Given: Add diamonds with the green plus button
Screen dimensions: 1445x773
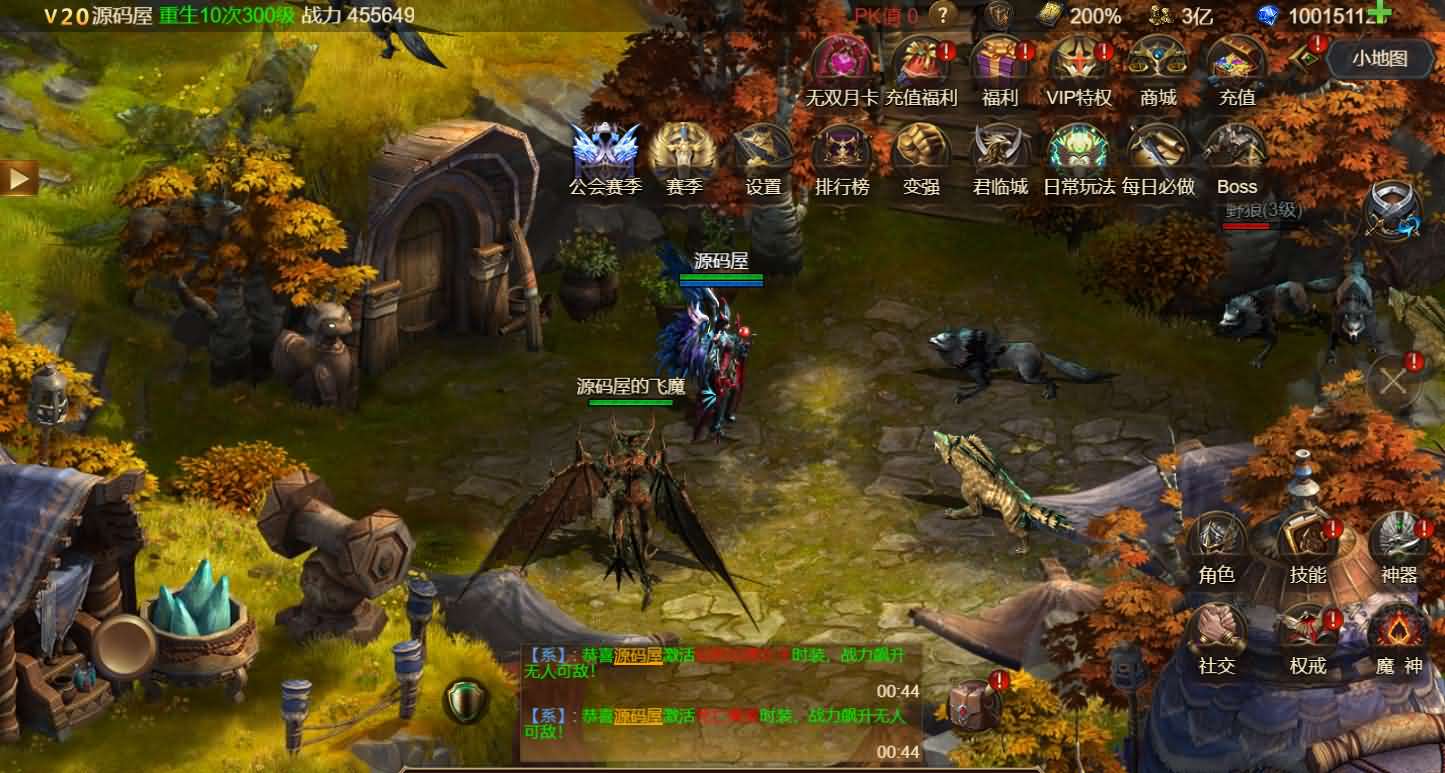Looking at the screenshot, I should (1380, 13).
